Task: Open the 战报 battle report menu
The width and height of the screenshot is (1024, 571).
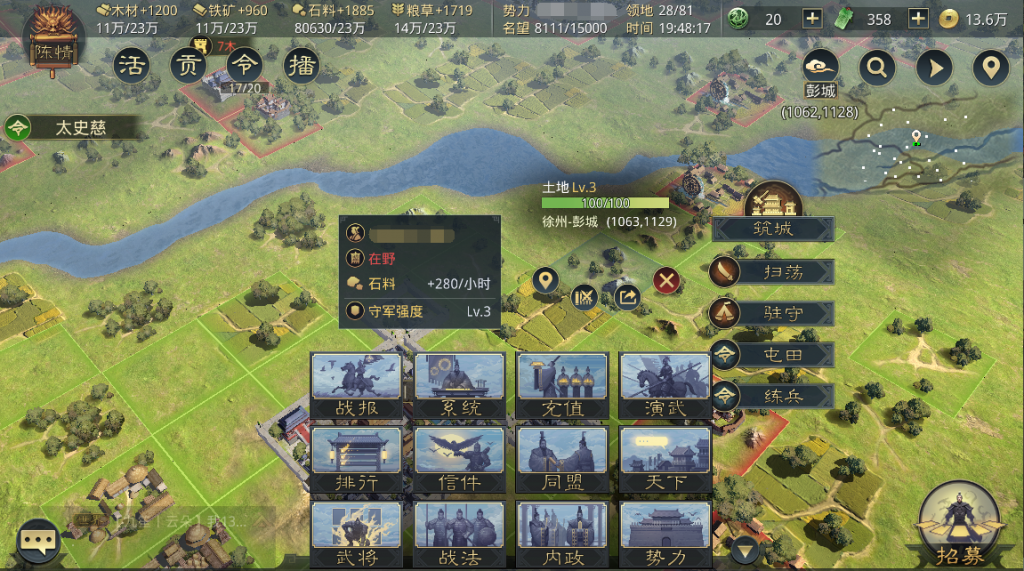Action: point(356,385)
